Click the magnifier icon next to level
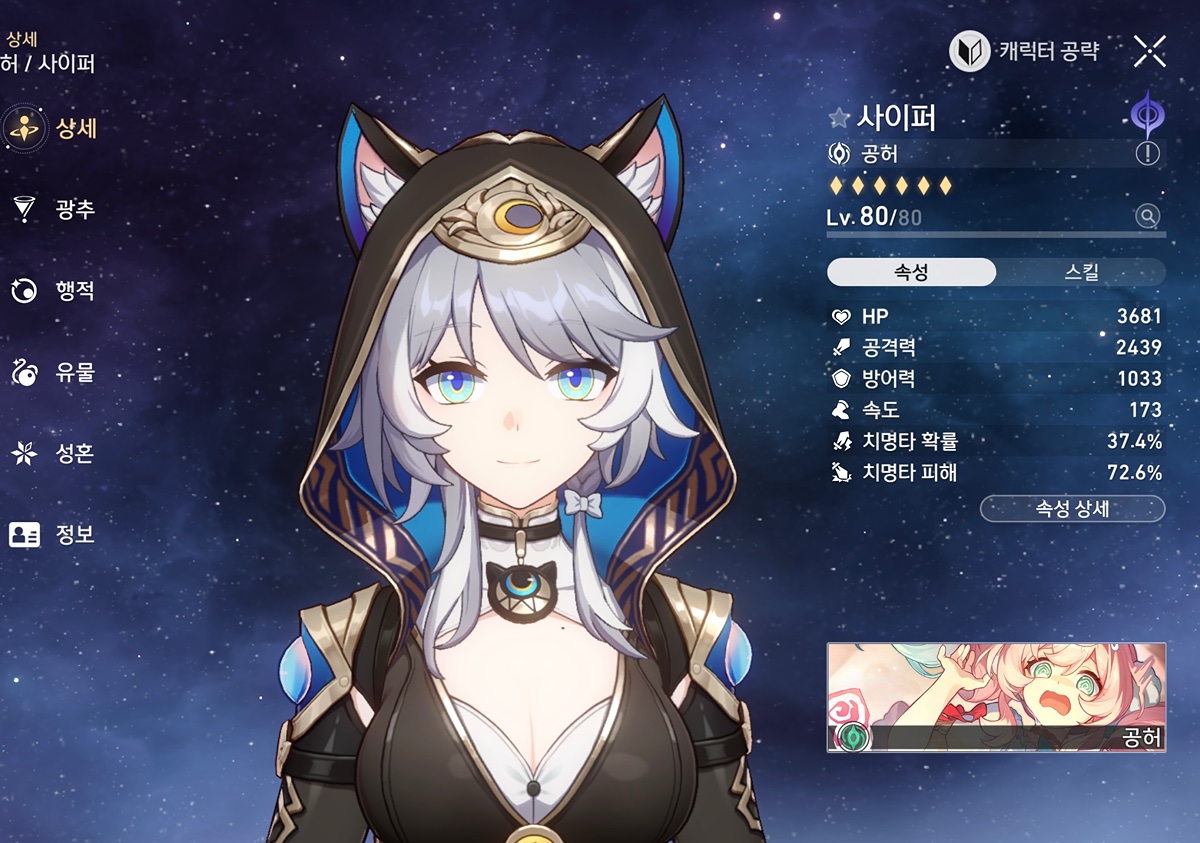The image size is (1200, 843). (1147, 216)
